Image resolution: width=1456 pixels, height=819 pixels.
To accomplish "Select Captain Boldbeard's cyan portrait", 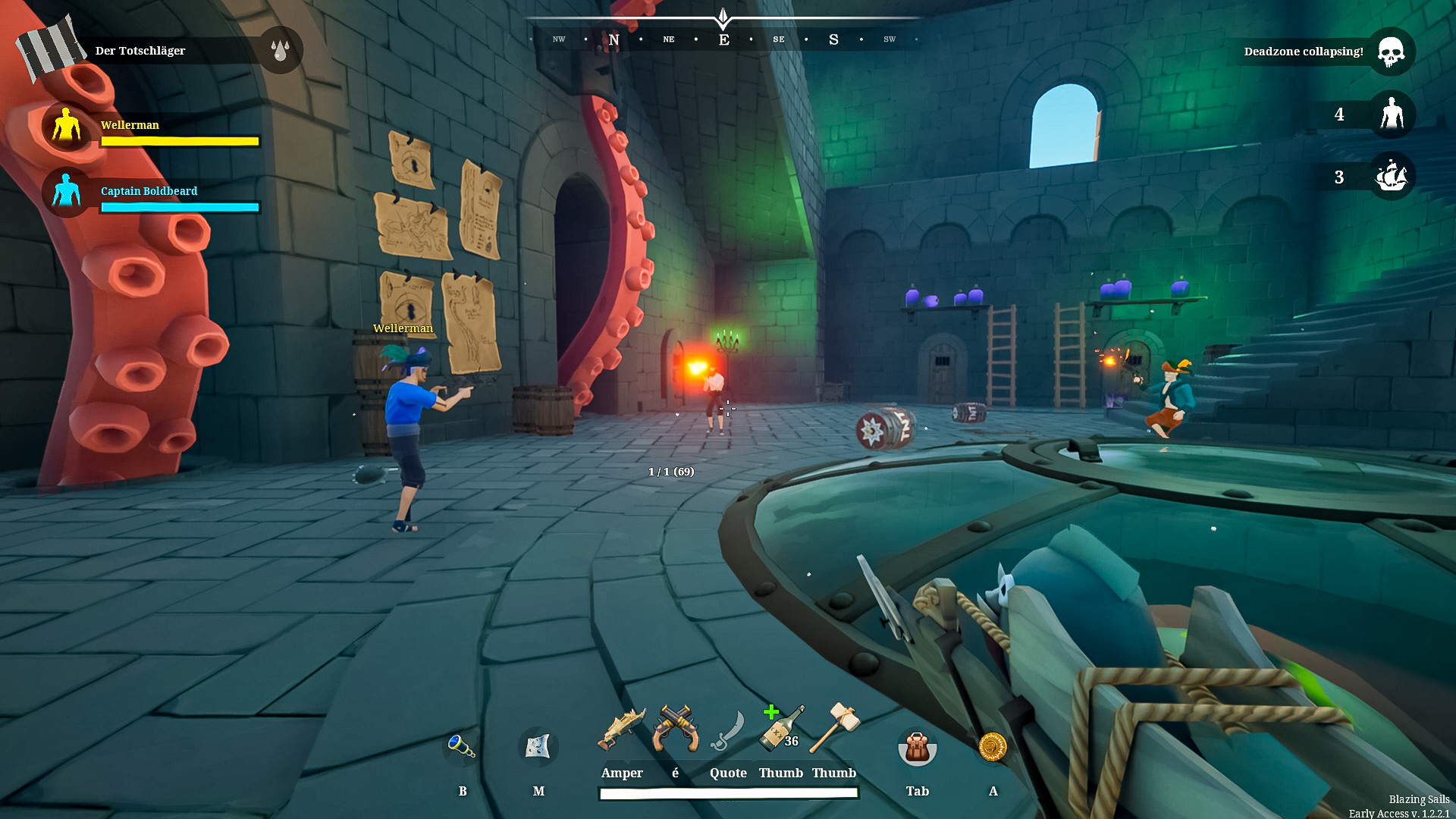I will [x=66, y=192].
